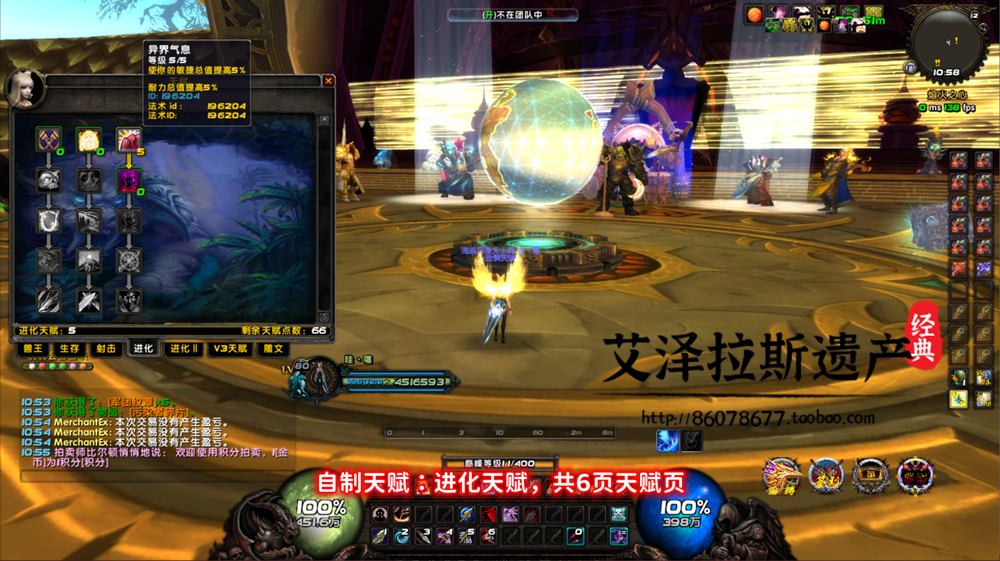The width and height of the screenshot is (1000, 561).
Task: Click the red-bordered talent with rank 5
Action: (x=129, y=140)
